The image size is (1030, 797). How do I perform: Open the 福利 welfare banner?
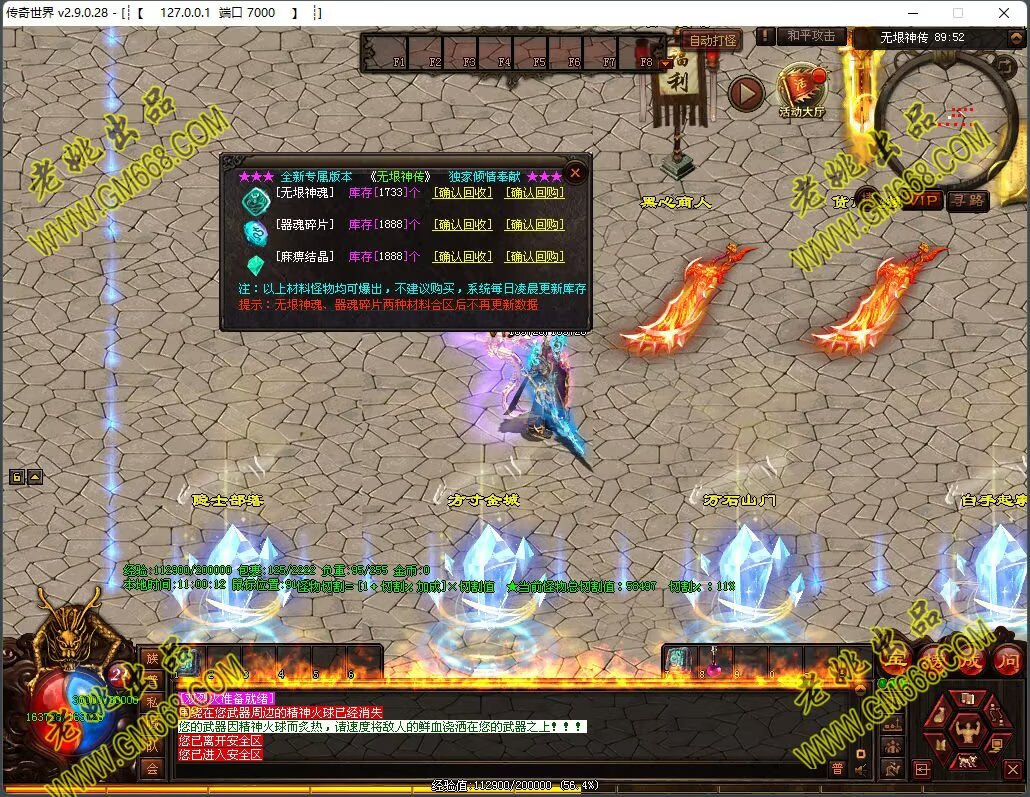click(680, 75)
